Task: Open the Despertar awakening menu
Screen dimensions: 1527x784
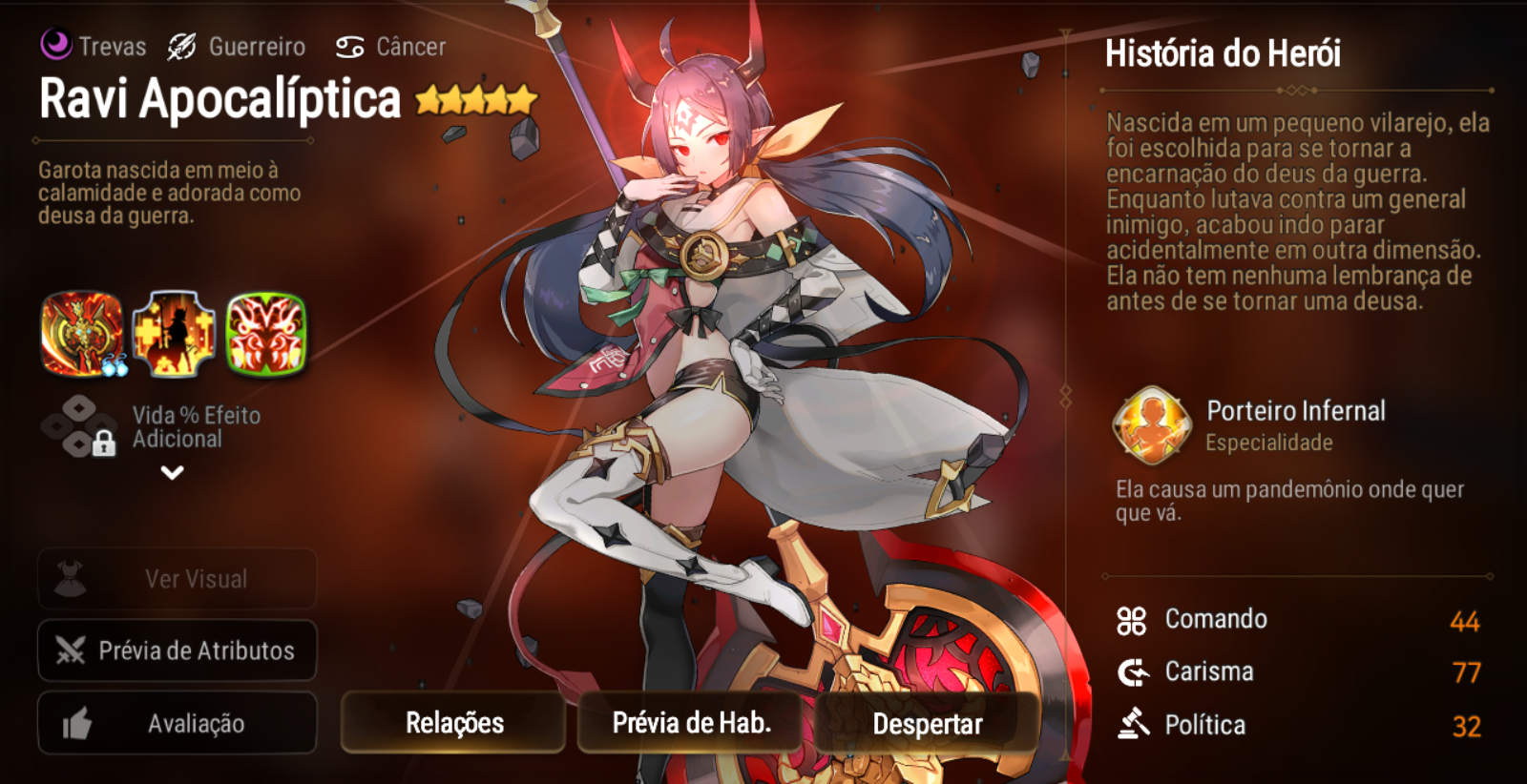Action: tap(927, 724)
